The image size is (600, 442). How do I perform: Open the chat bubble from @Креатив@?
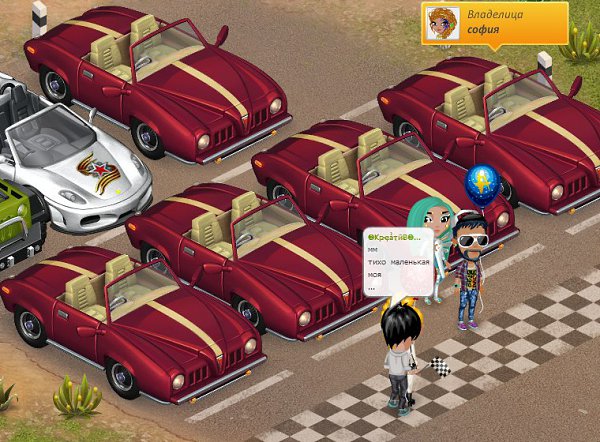[x=398, y=262]
